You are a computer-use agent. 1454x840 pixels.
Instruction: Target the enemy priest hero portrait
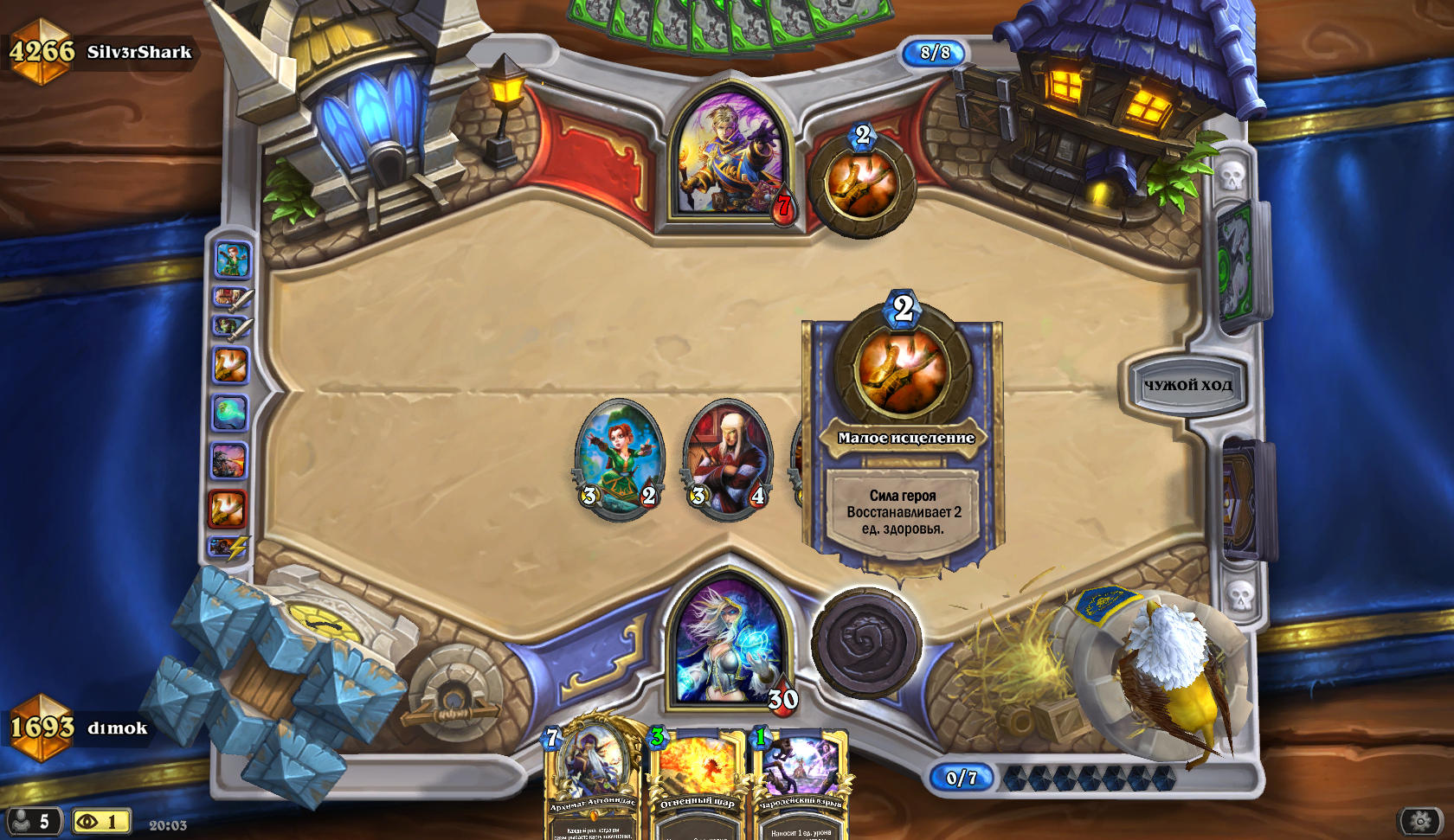pyautogui.click(x=731, y=156)
